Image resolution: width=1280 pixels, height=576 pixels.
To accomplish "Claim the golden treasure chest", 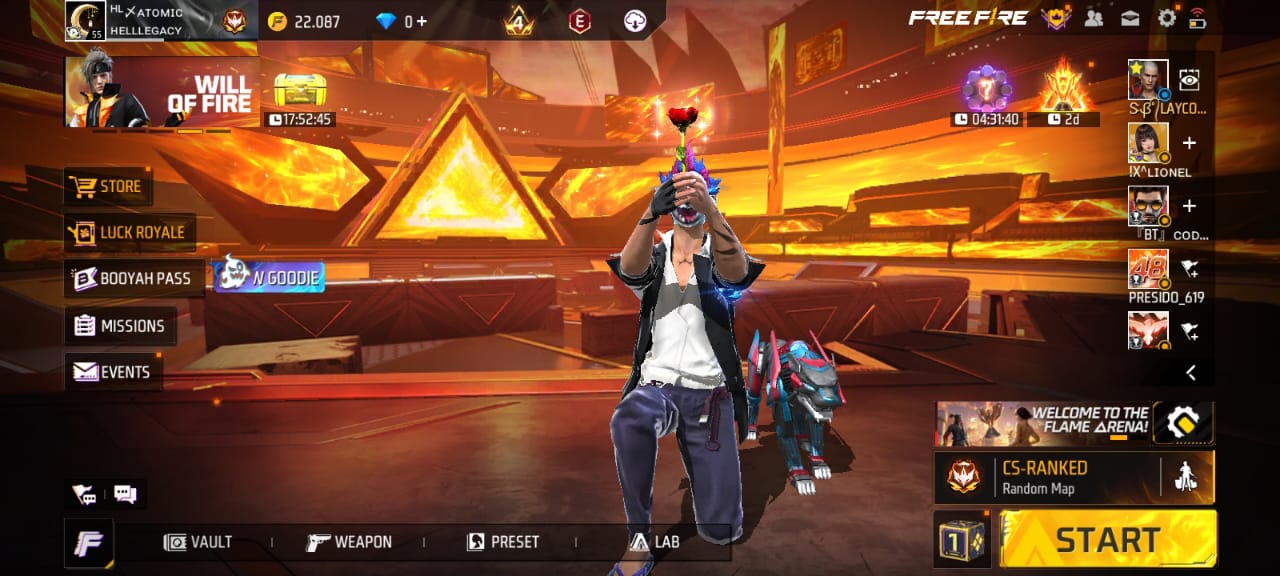I will tap(300, 92).
